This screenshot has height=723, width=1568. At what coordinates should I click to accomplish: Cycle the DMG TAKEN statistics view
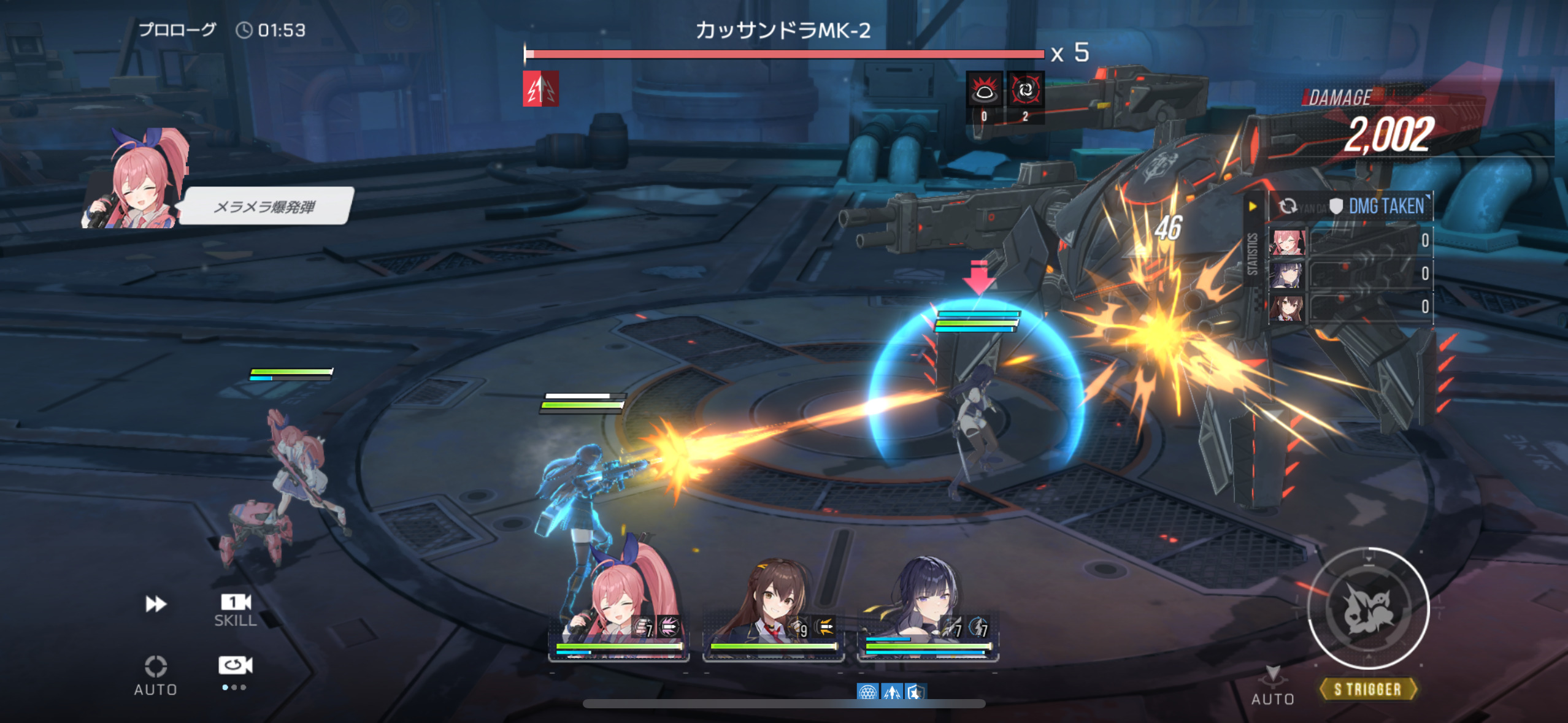[1288, 207]
